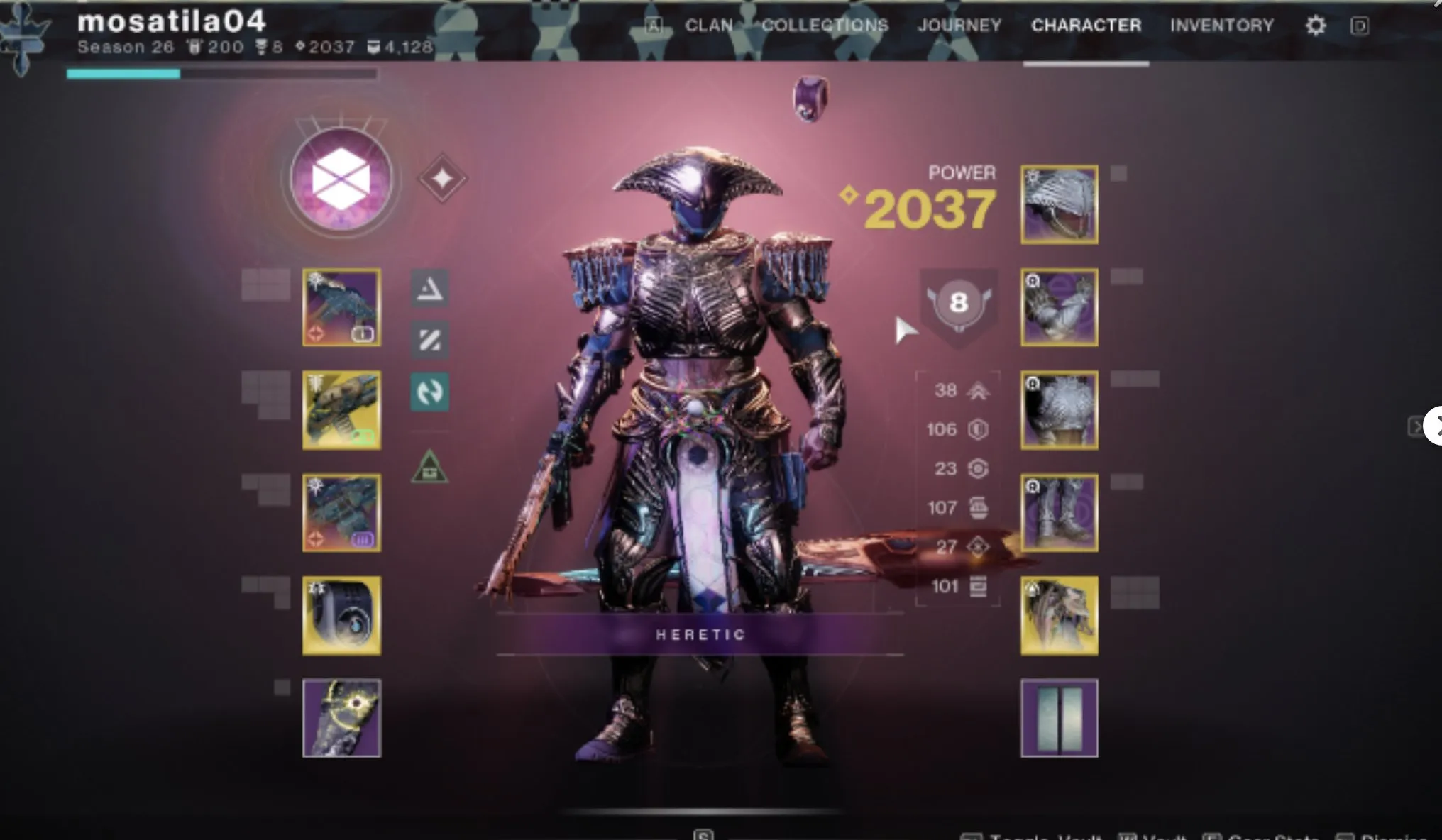Select the equipped exotic kinetic weapon
This screenshot has height=840, width=1442.
point(341,307)
